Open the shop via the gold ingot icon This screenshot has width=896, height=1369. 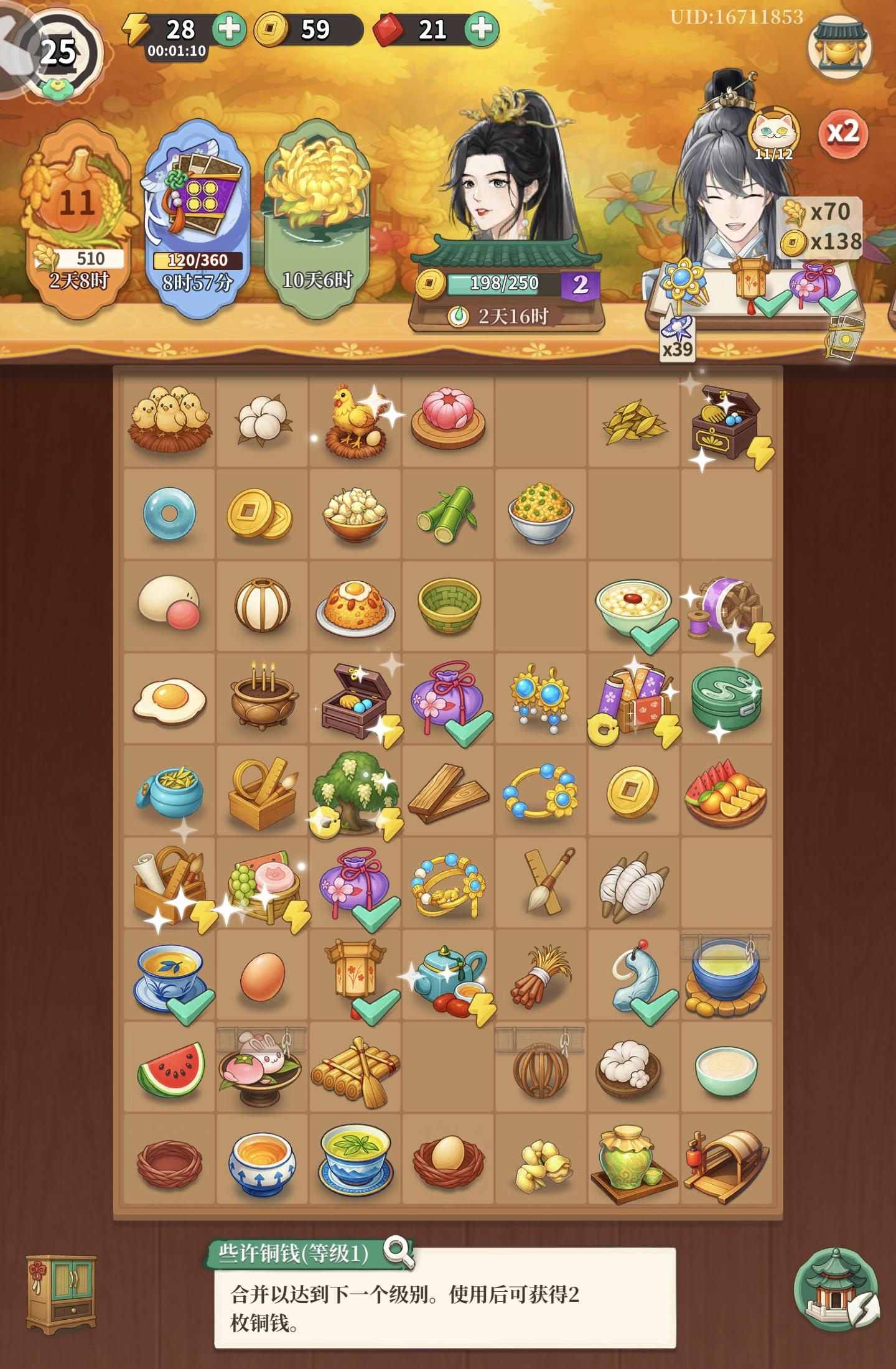point(839,47)
